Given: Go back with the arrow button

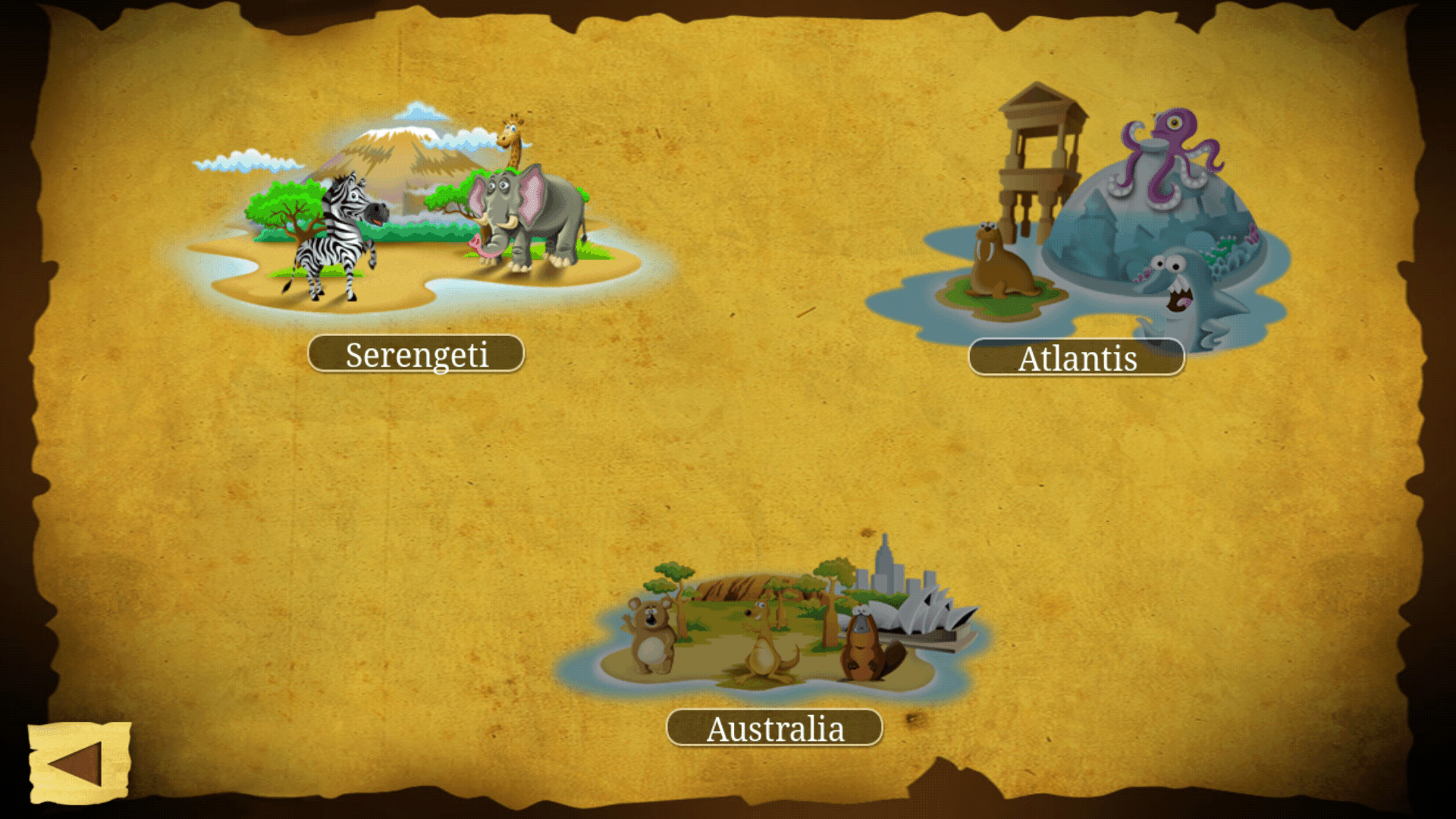Looking at the screenshot, I should pos(78,762).
